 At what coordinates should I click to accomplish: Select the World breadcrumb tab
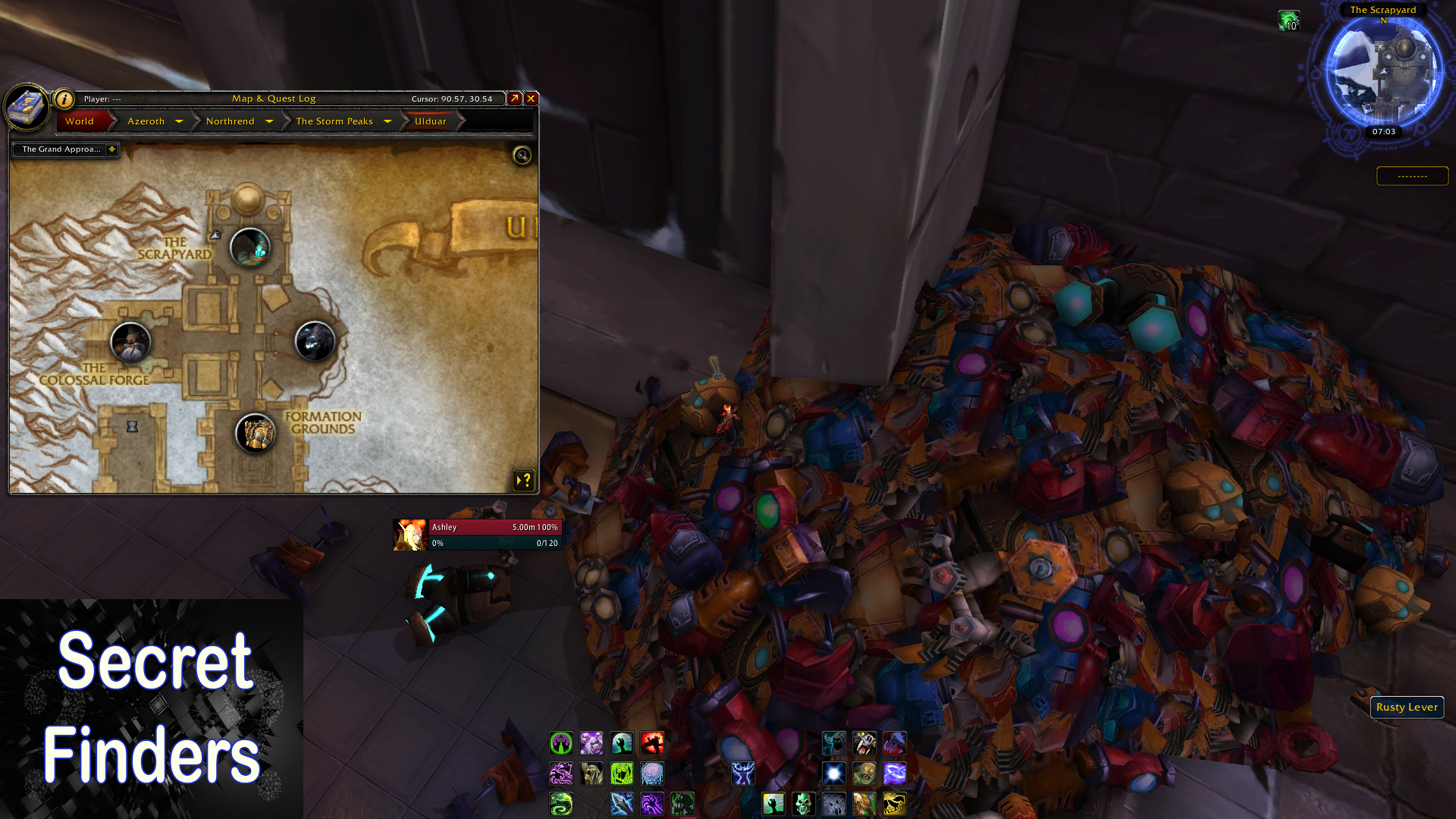[80, 121]
